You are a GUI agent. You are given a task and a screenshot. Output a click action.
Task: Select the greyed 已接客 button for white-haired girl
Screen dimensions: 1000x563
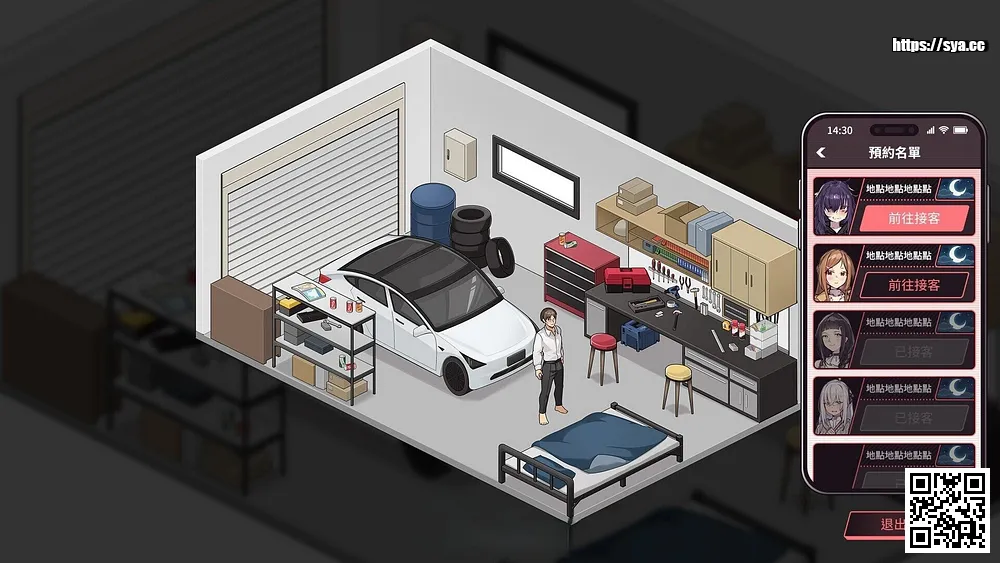tap(914, 418)
